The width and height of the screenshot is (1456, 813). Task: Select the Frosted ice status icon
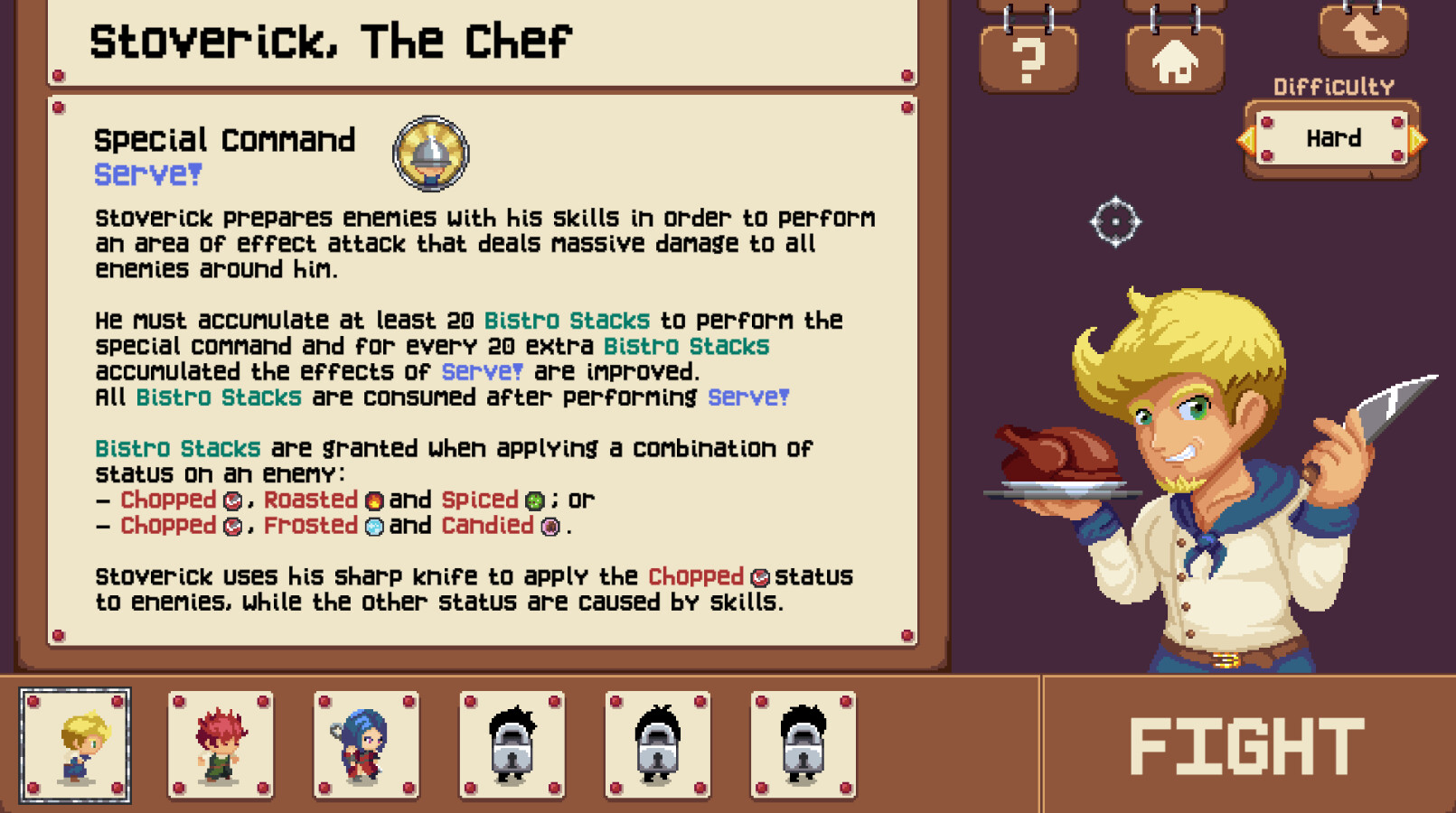pyautogui.click(x=373, y=526)
